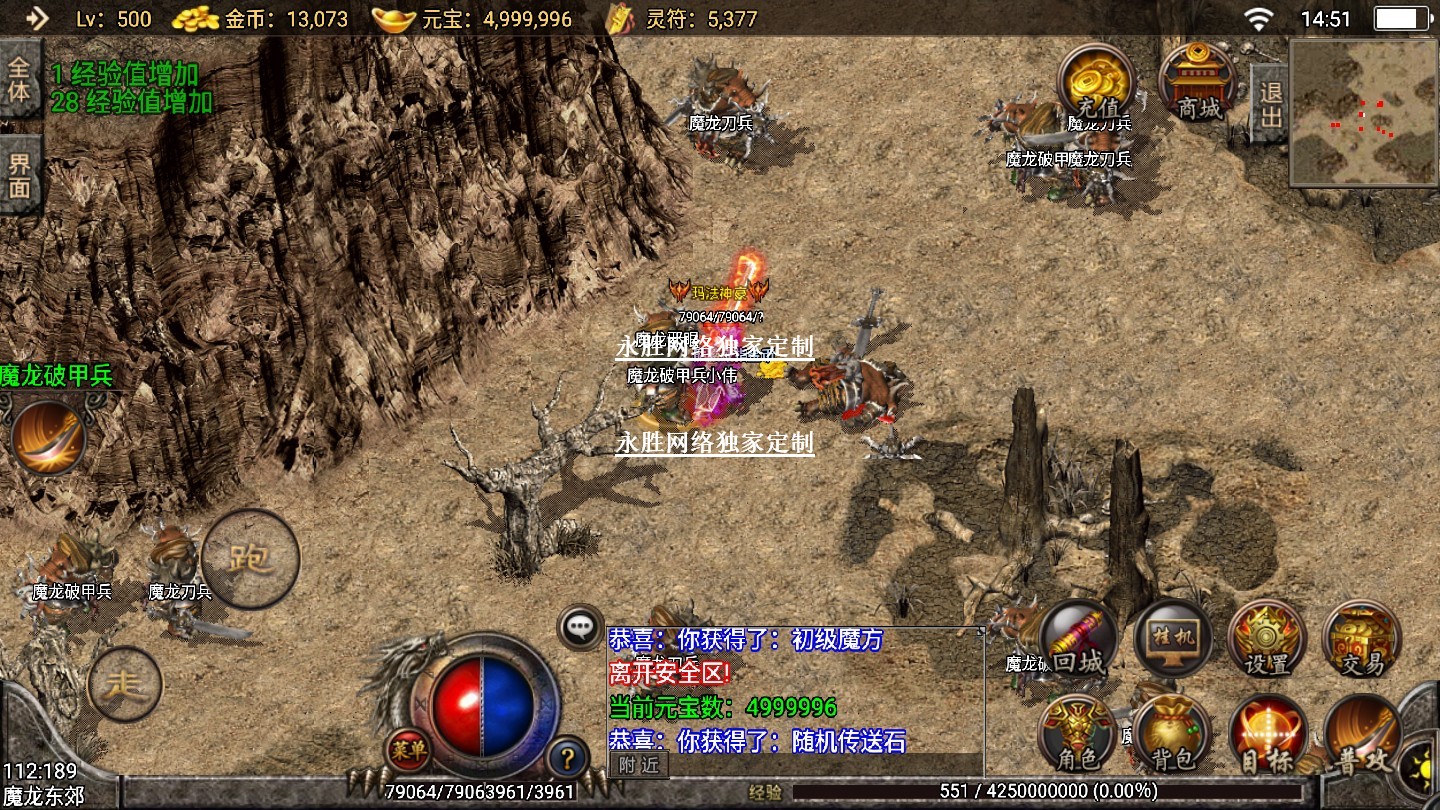Open the minimap
1440x810 pixels.
[1363, 112]
